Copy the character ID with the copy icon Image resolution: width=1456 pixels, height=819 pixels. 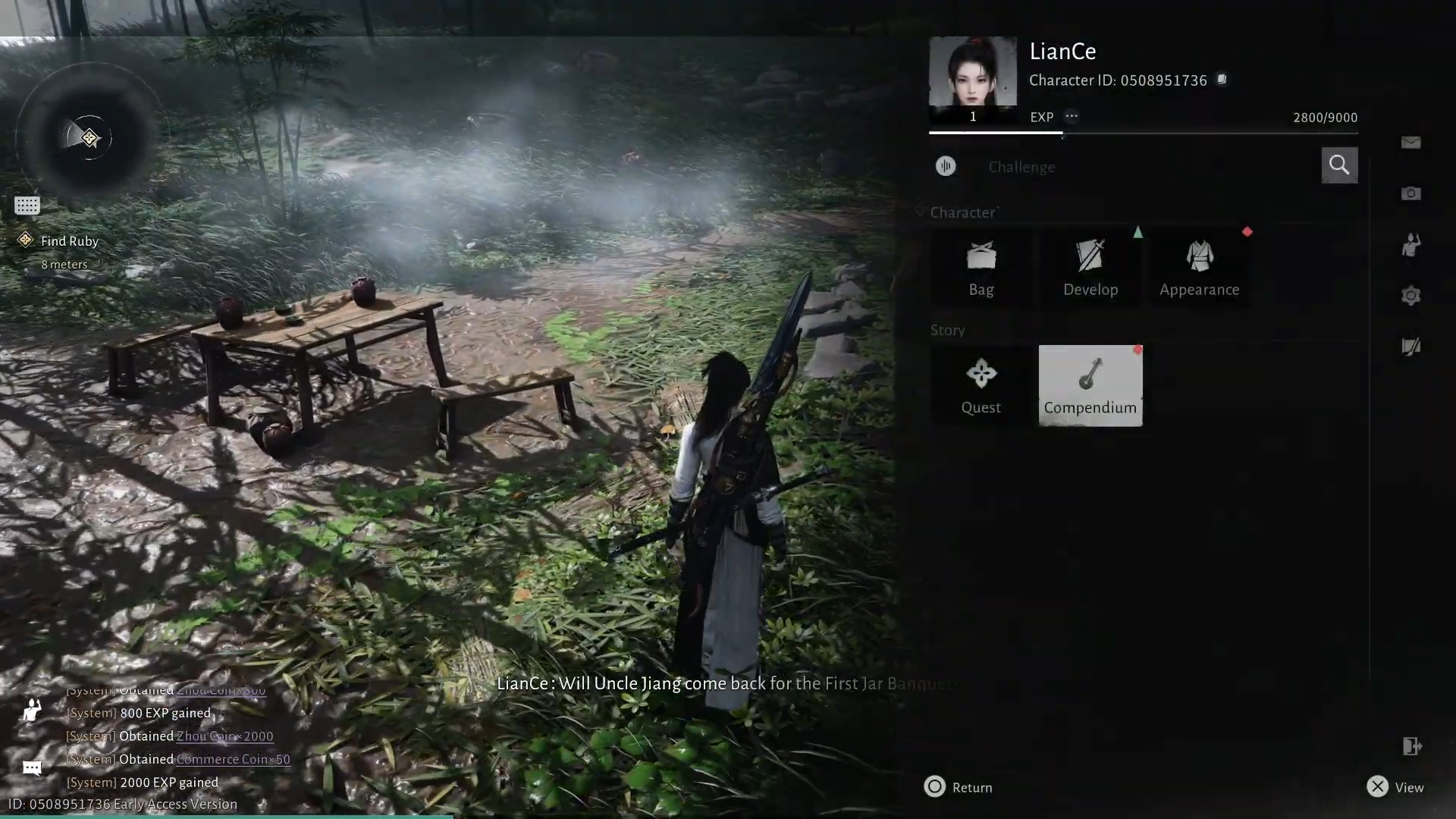coord(1222,80)
